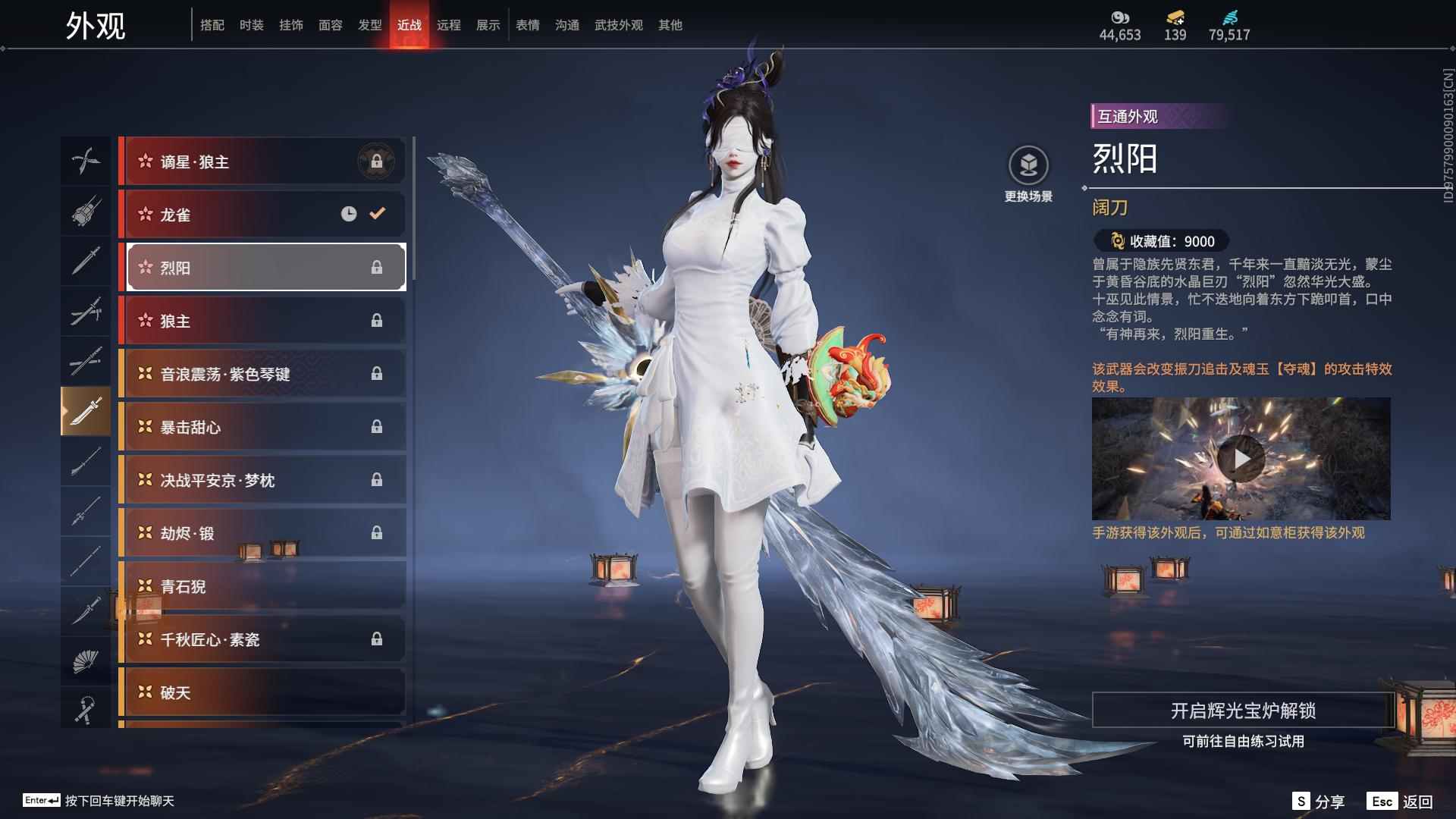Select 狼主 from the weapon skin list
The image size is (1456, 819).
262,320
